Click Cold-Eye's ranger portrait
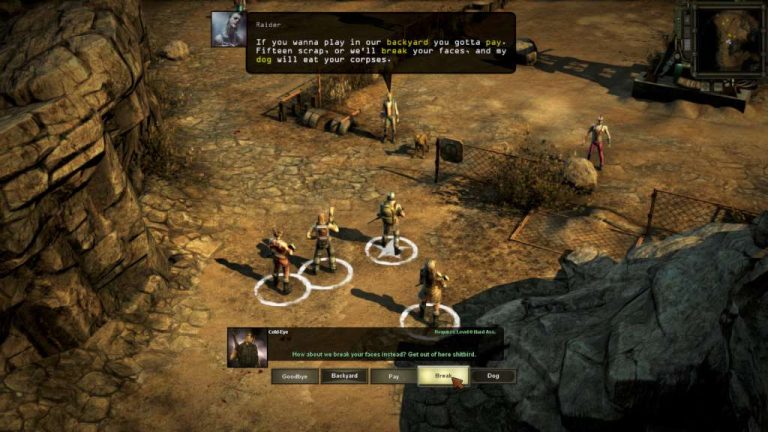This screenshot has height=432, width=768. coord(247,347)
